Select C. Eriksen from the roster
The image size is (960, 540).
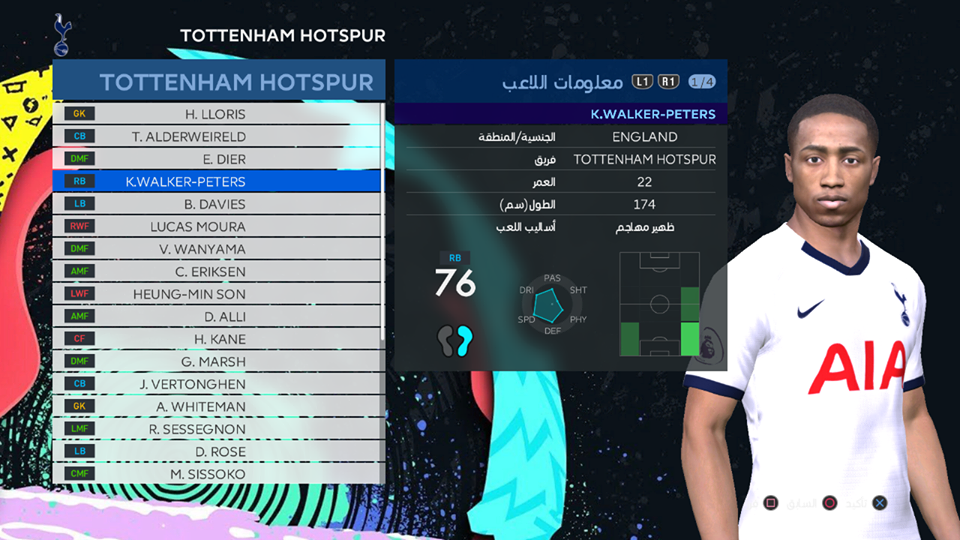[215, 272]
